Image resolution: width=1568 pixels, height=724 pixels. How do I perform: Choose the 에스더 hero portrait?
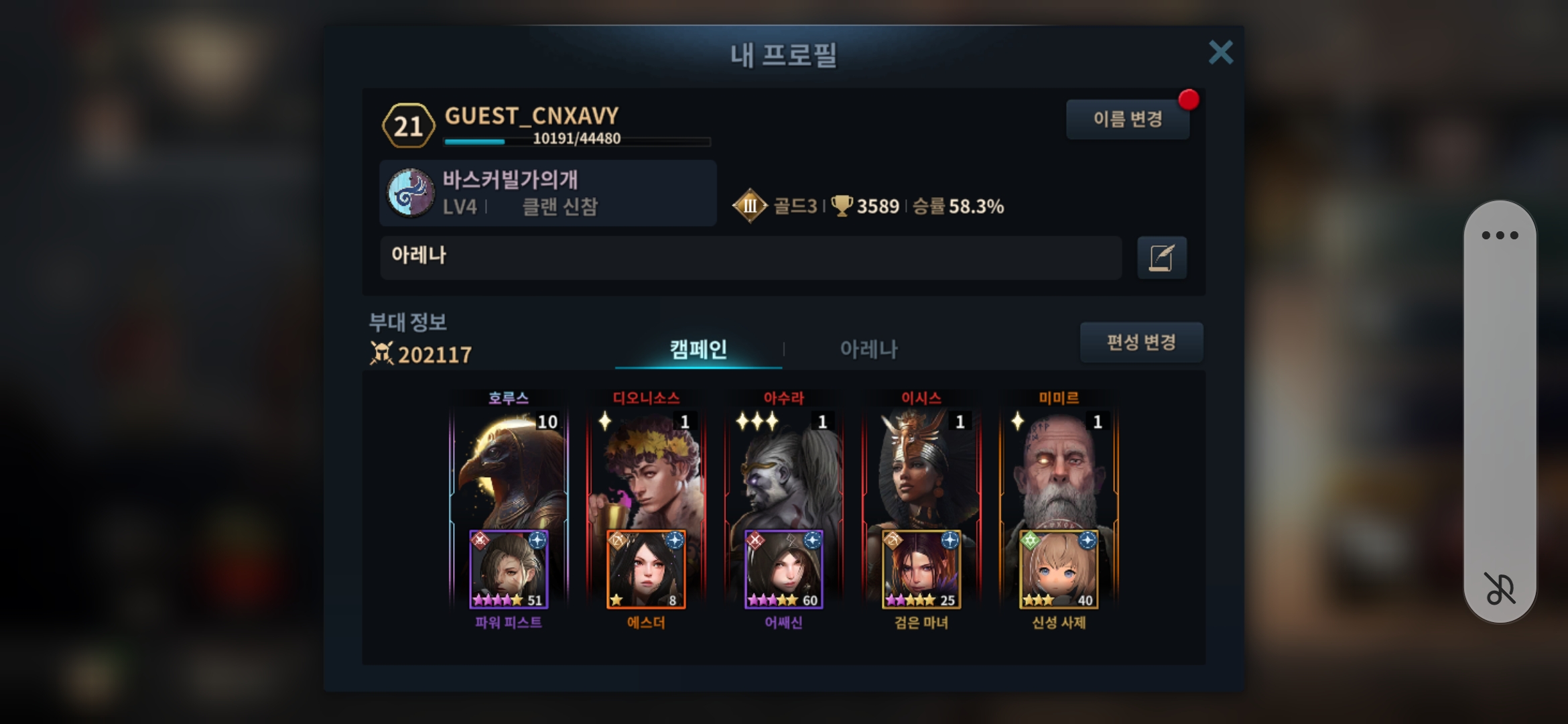click(x=646, y=570)
